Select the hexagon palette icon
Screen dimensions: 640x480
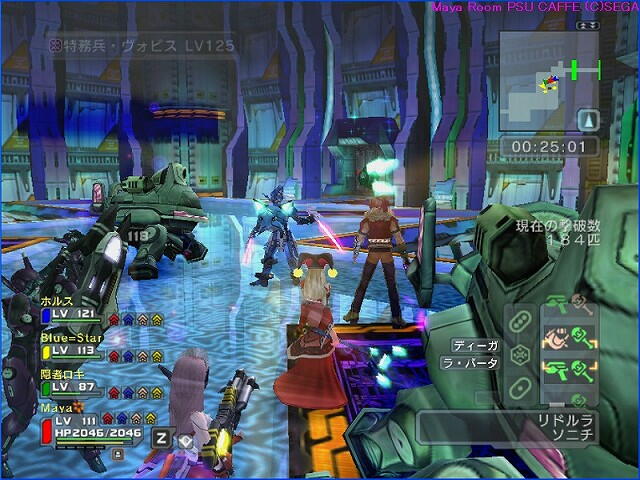tap(519, 354)
